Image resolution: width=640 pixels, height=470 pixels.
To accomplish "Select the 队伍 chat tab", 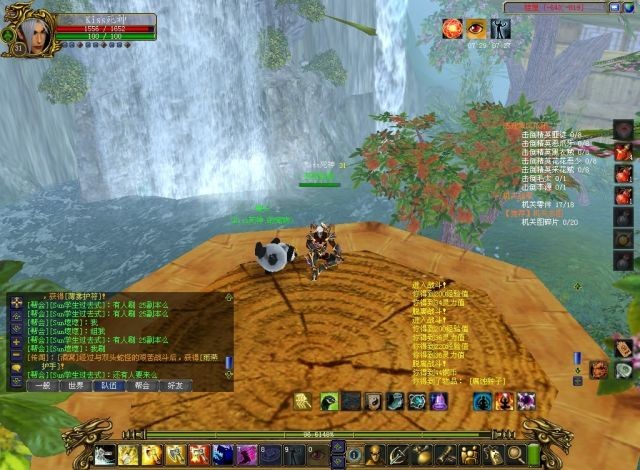I will (x=109, y=384).
